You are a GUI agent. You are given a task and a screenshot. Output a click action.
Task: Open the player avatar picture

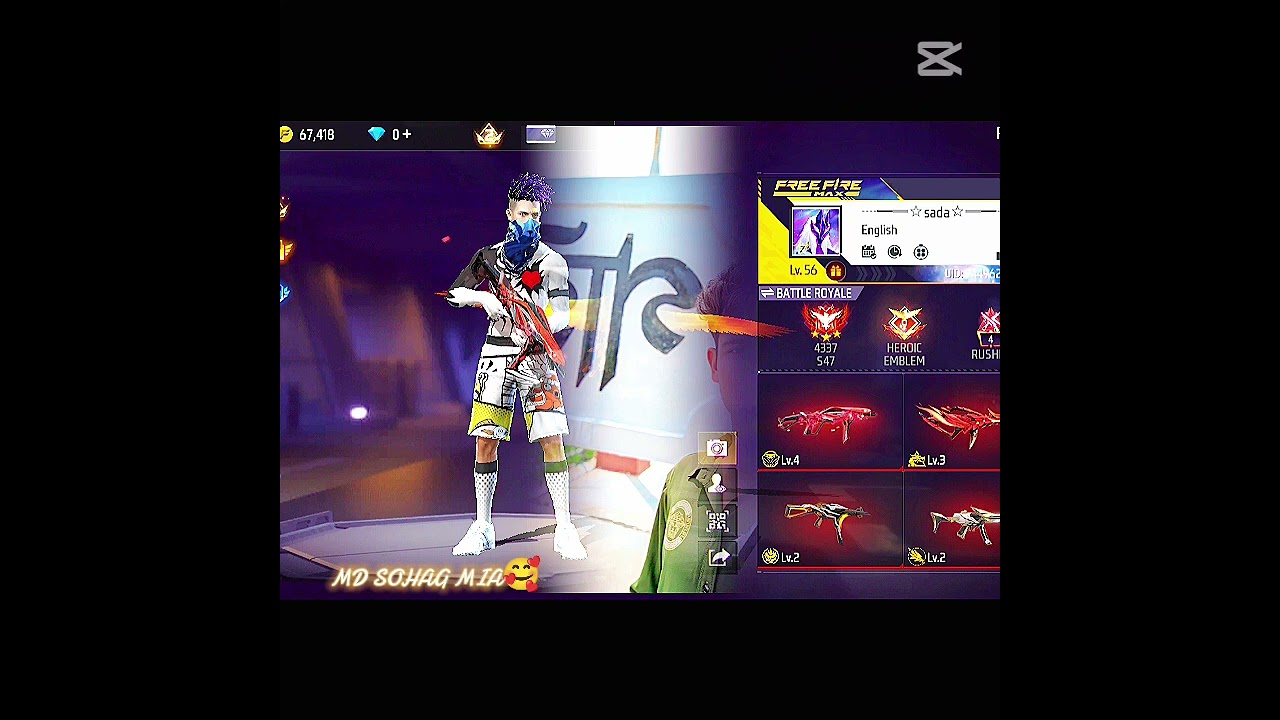point(816,233)
